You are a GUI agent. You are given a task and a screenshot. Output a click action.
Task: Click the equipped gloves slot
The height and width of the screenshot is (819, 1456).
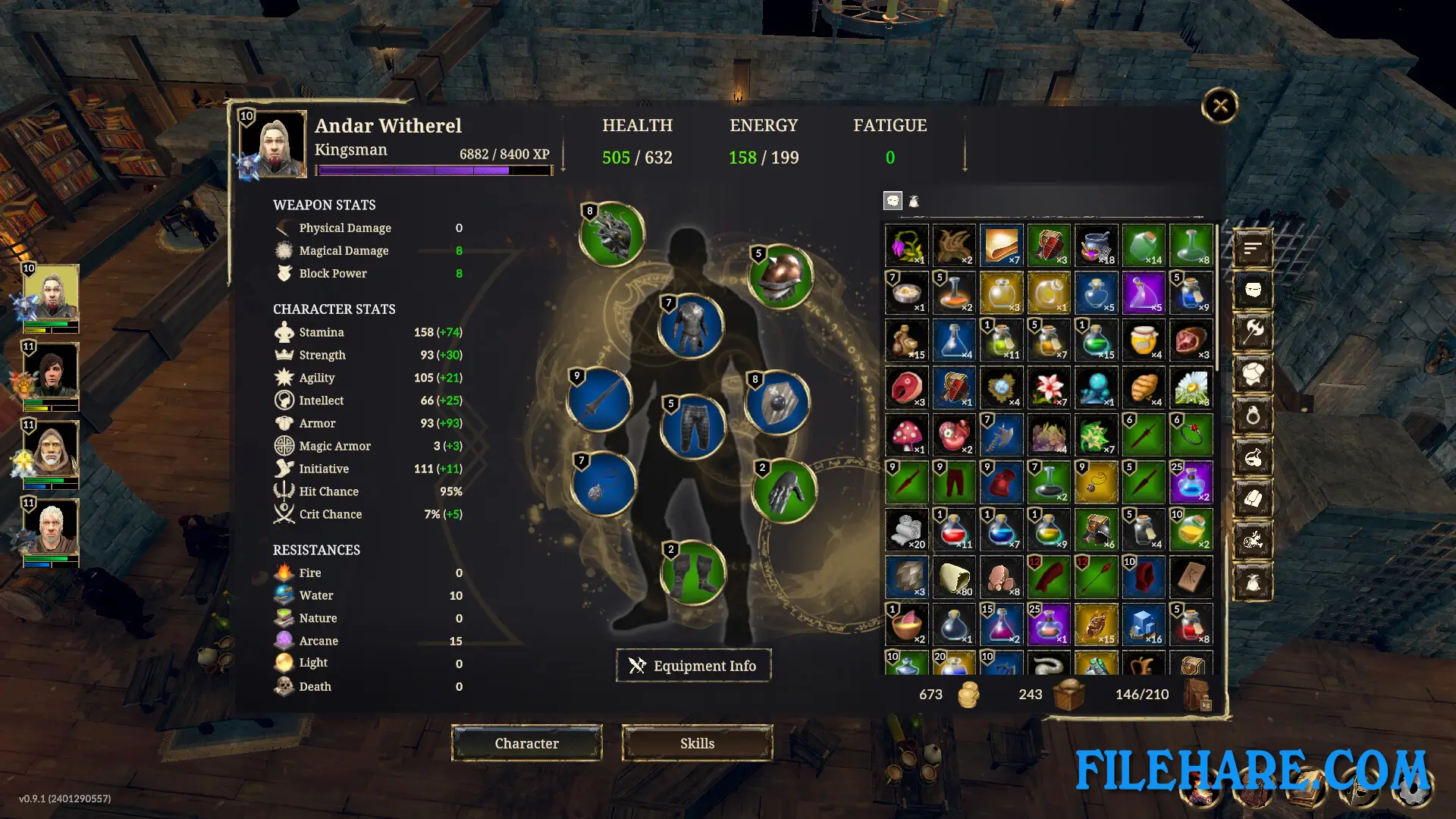[786, 491]
